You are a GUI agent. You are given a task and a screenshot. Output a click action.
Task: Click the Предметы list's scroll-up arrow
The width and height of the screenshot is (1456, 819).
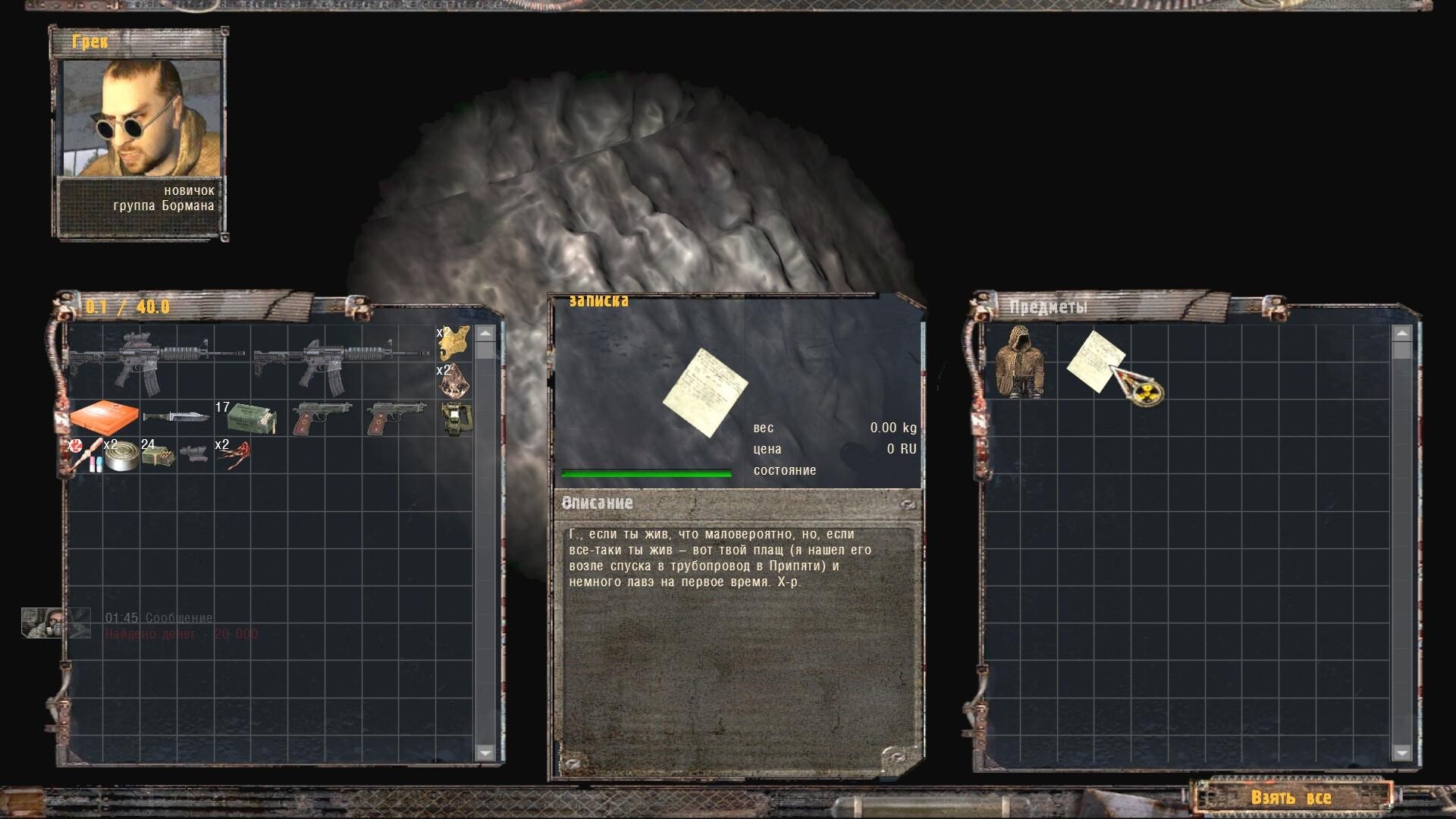click(x=1401, y=334)
